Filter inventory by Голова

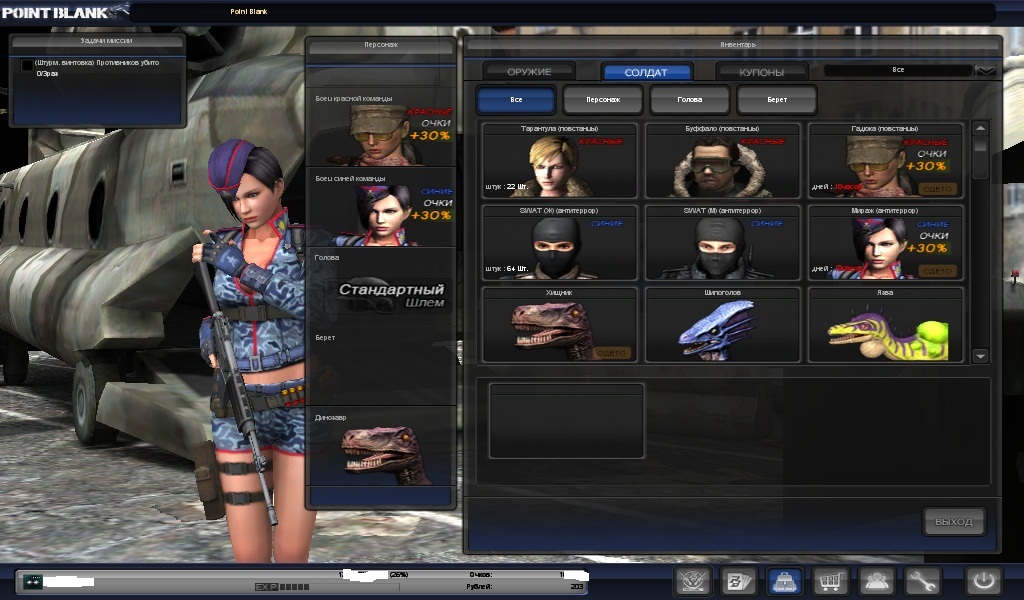690,100
